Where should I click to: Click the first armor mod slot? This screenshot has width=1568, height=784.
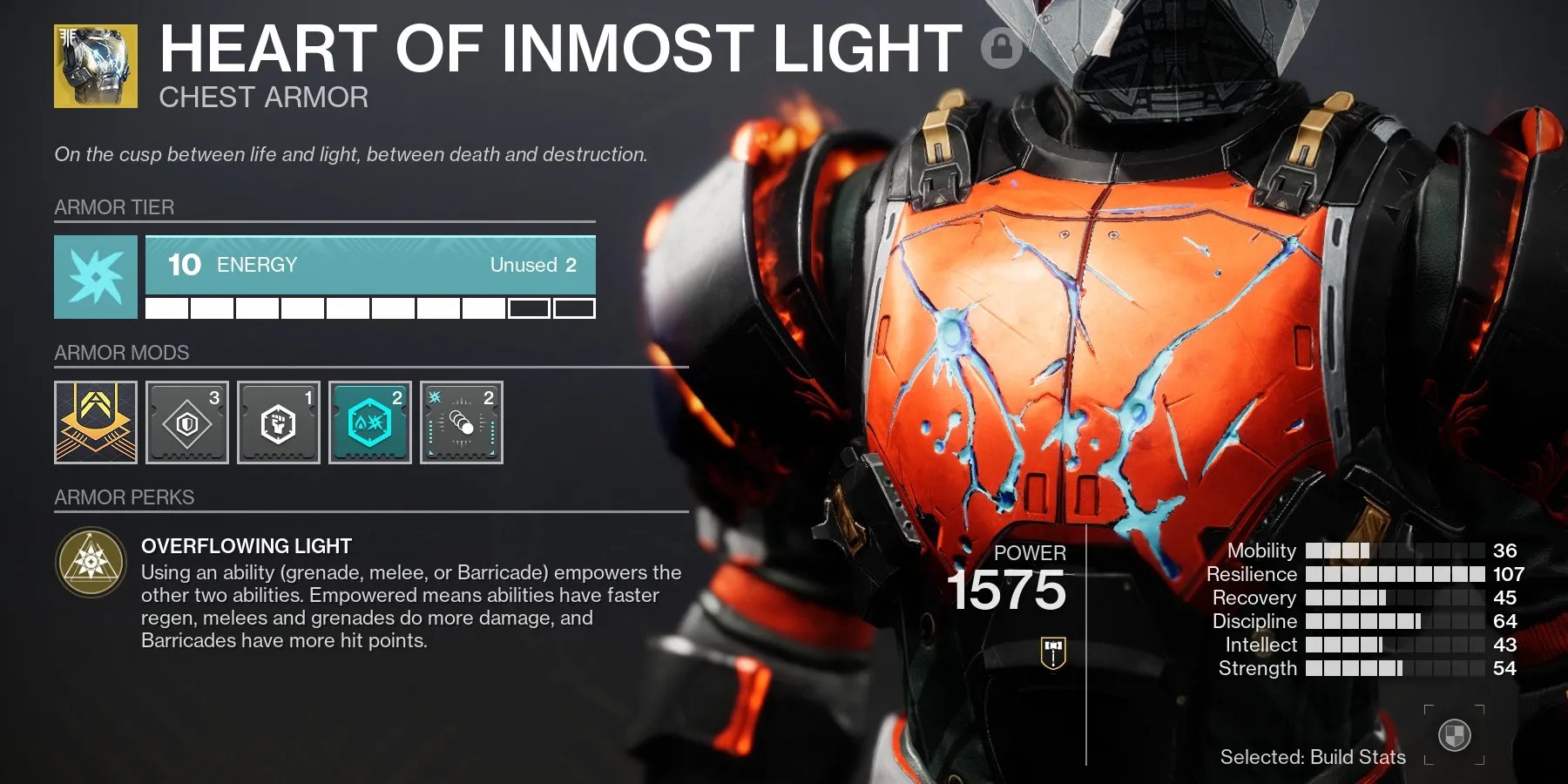96,423
